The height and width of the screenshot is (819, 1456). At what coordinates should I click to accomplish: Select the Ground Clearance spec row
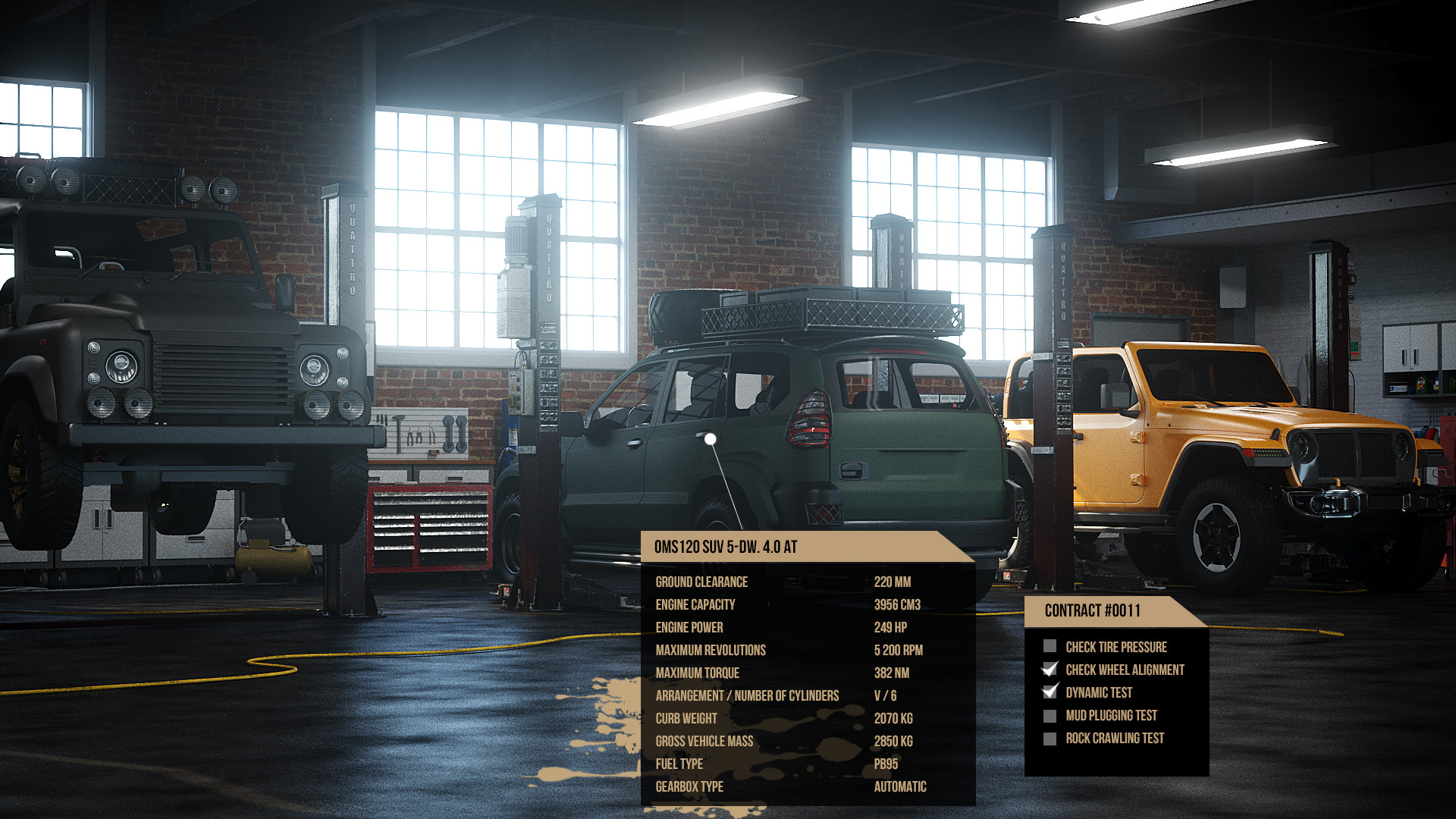[x=701, y=582]
